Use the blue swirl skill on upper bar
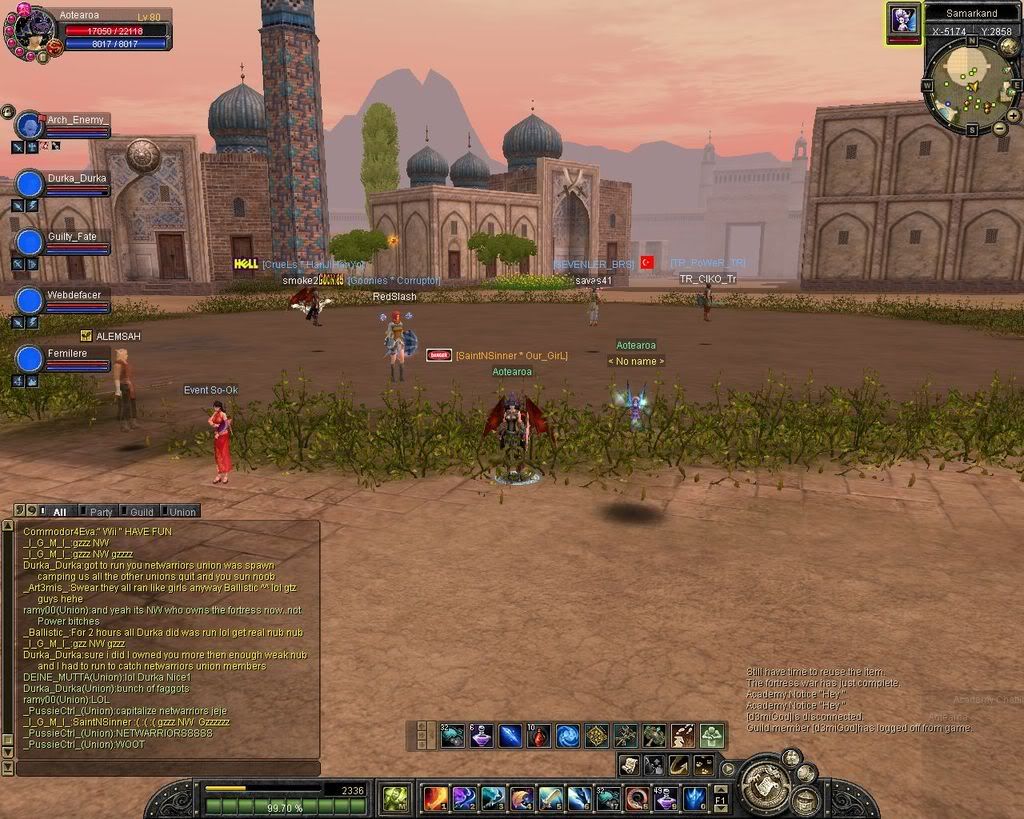This screenshot has width=1024, height=819. [x=568, y=737]
